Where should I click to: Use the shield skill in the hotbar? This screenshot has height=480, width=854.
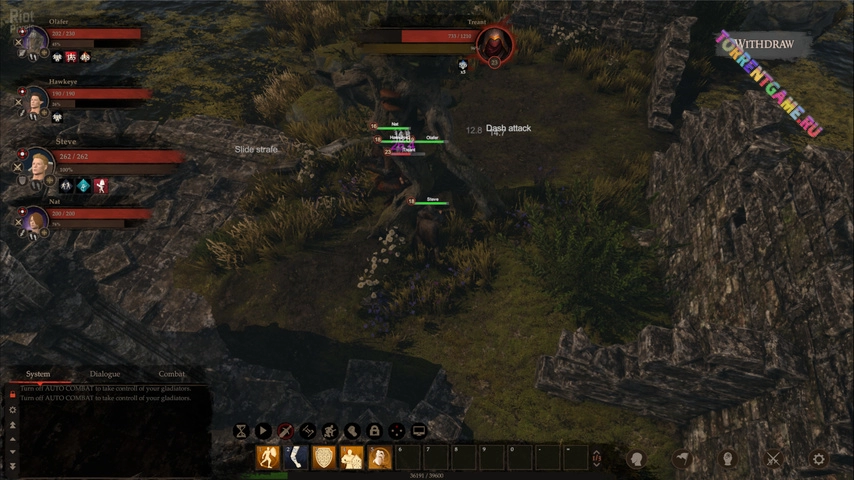(324, 458)
